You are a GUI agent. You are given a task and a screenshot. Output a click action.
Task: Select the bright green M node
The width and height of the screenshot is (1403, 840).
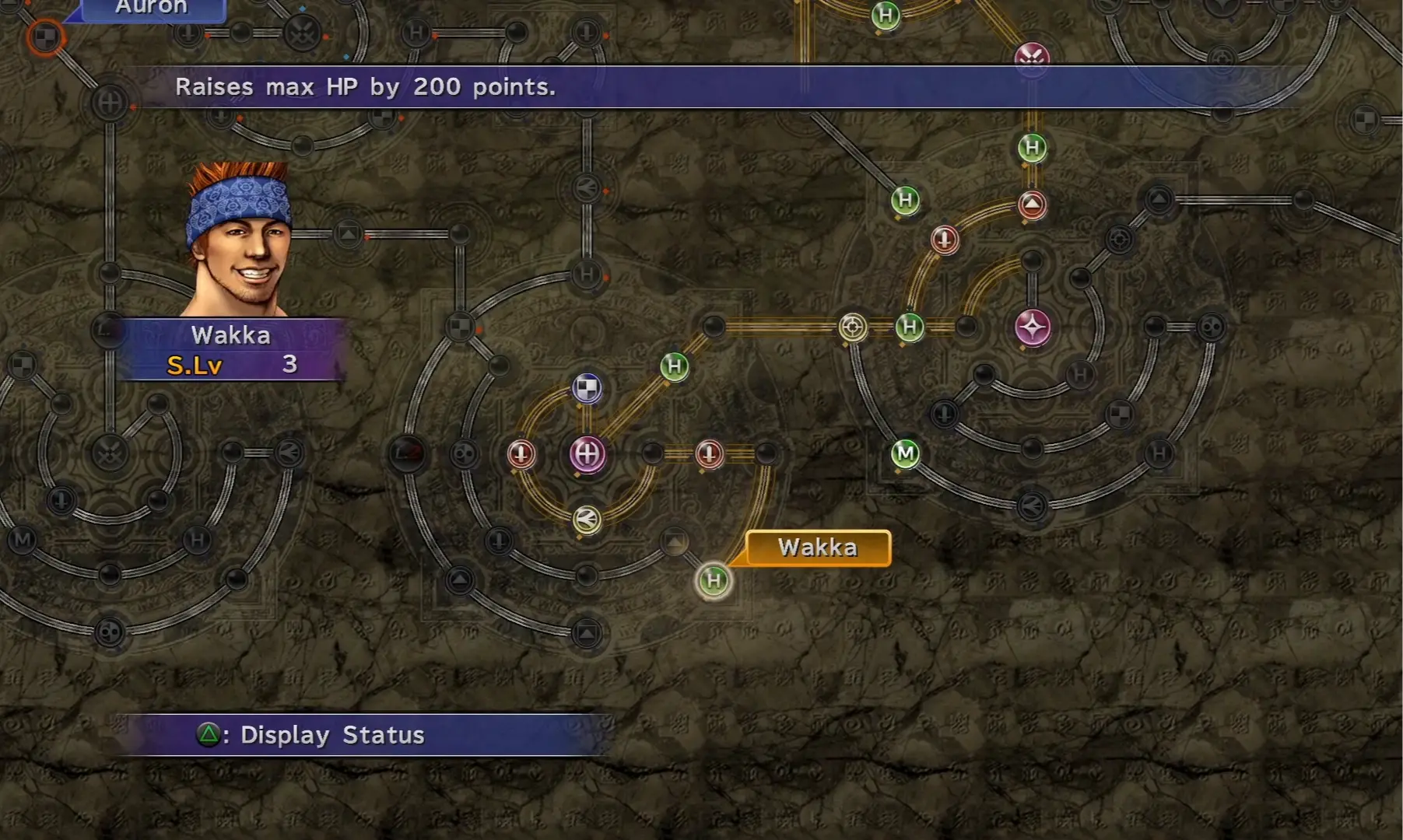coord(905,453)
